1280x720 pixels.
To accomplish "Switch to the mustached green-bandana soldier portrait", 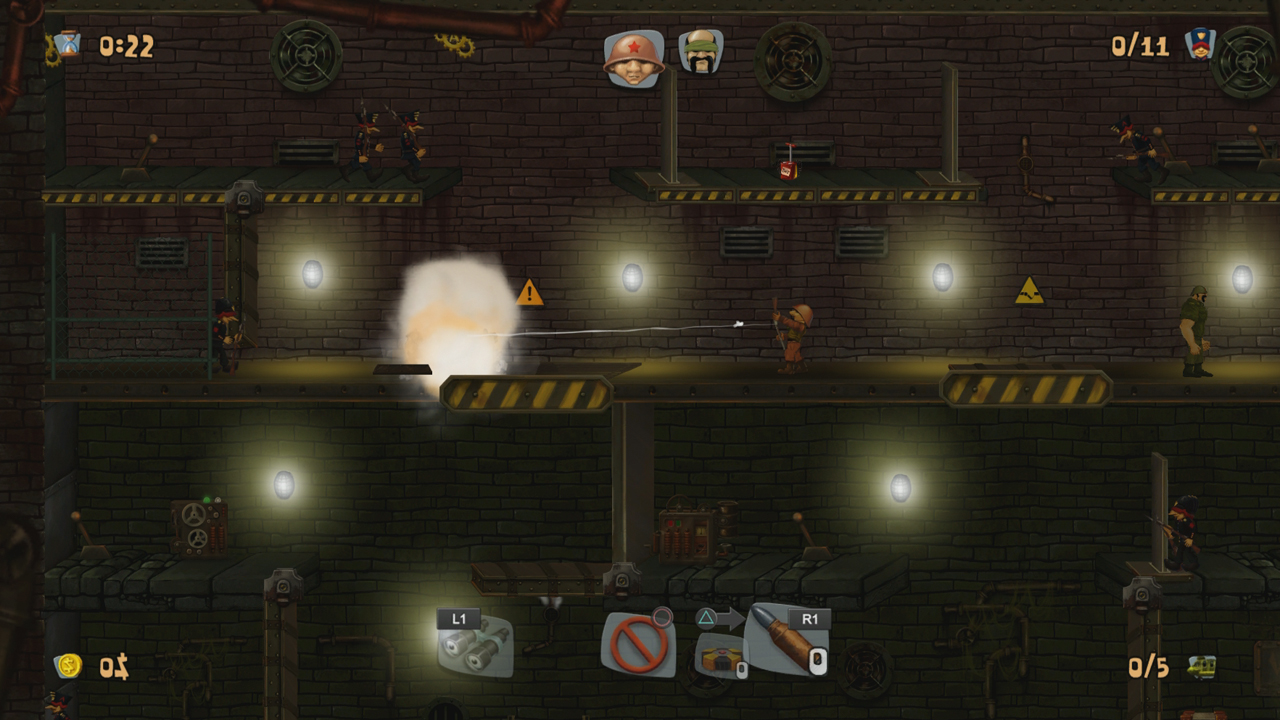I will pos(700,52).
